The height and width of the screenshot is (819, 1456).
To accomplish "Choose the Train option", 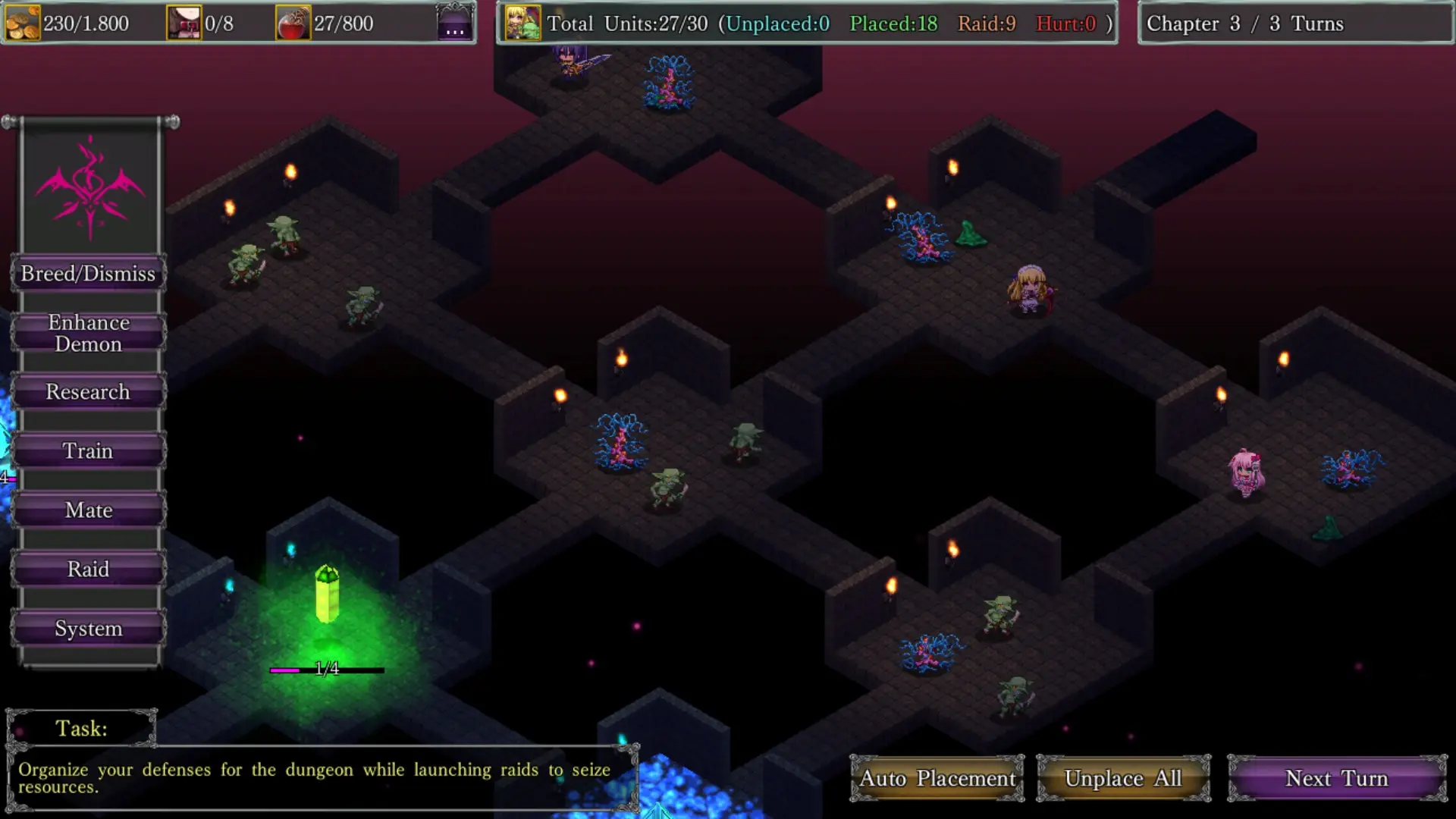I will (88, 451).
